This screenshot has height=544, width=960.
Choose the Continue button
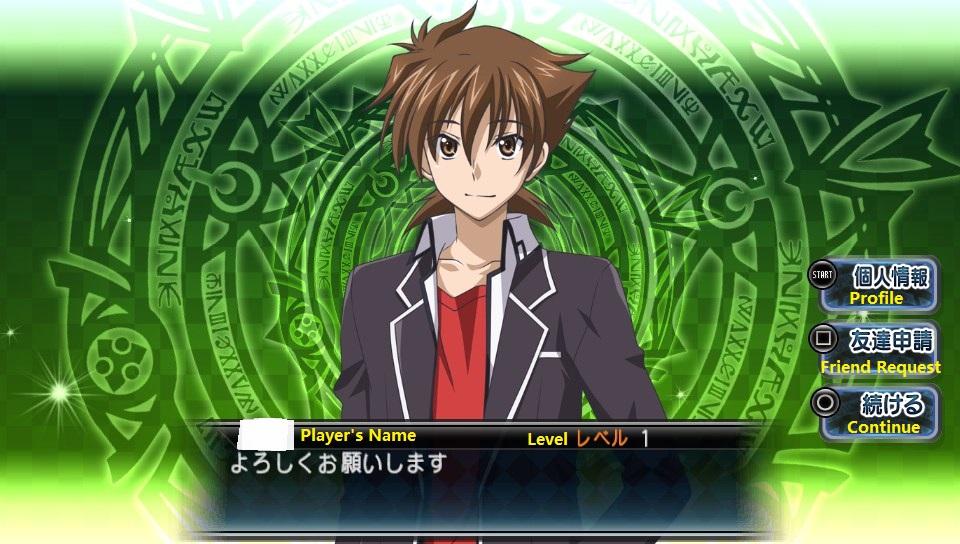878,412
